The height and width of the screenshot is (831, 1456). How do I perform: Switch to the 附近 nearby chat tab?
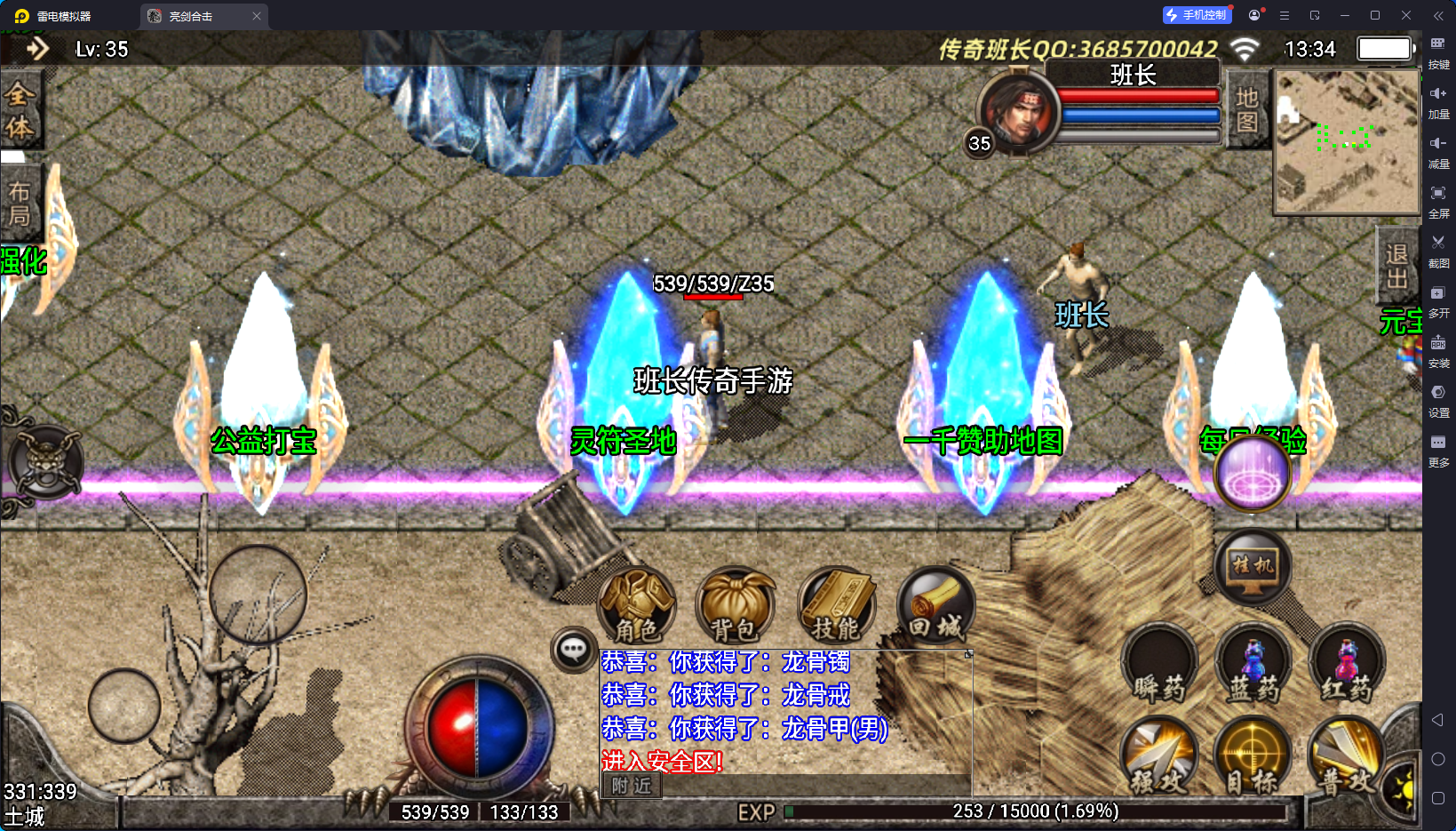pos(632,786)
